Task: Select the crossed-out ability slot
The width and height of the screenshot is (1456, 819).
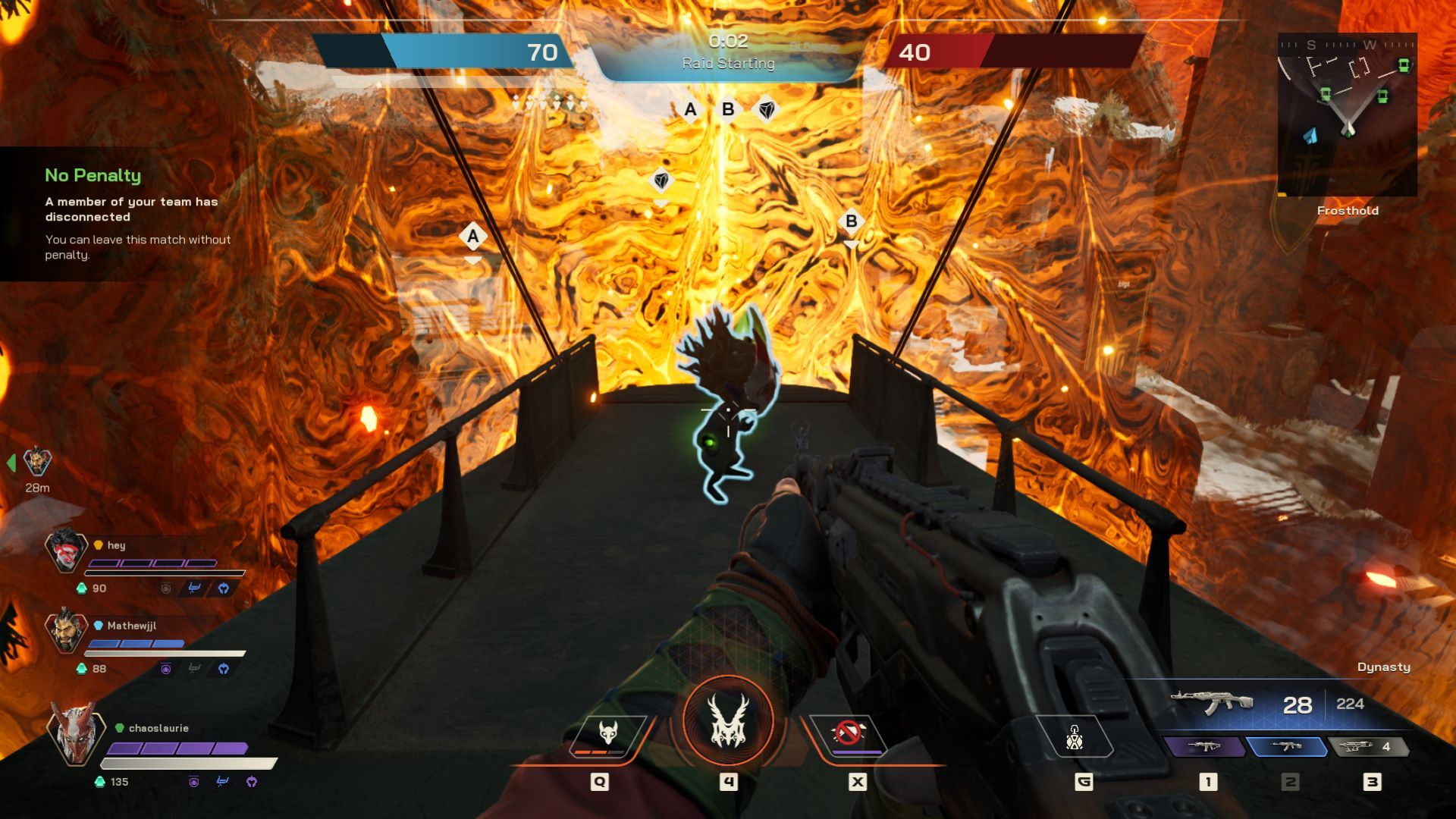Action: point(849,735)
